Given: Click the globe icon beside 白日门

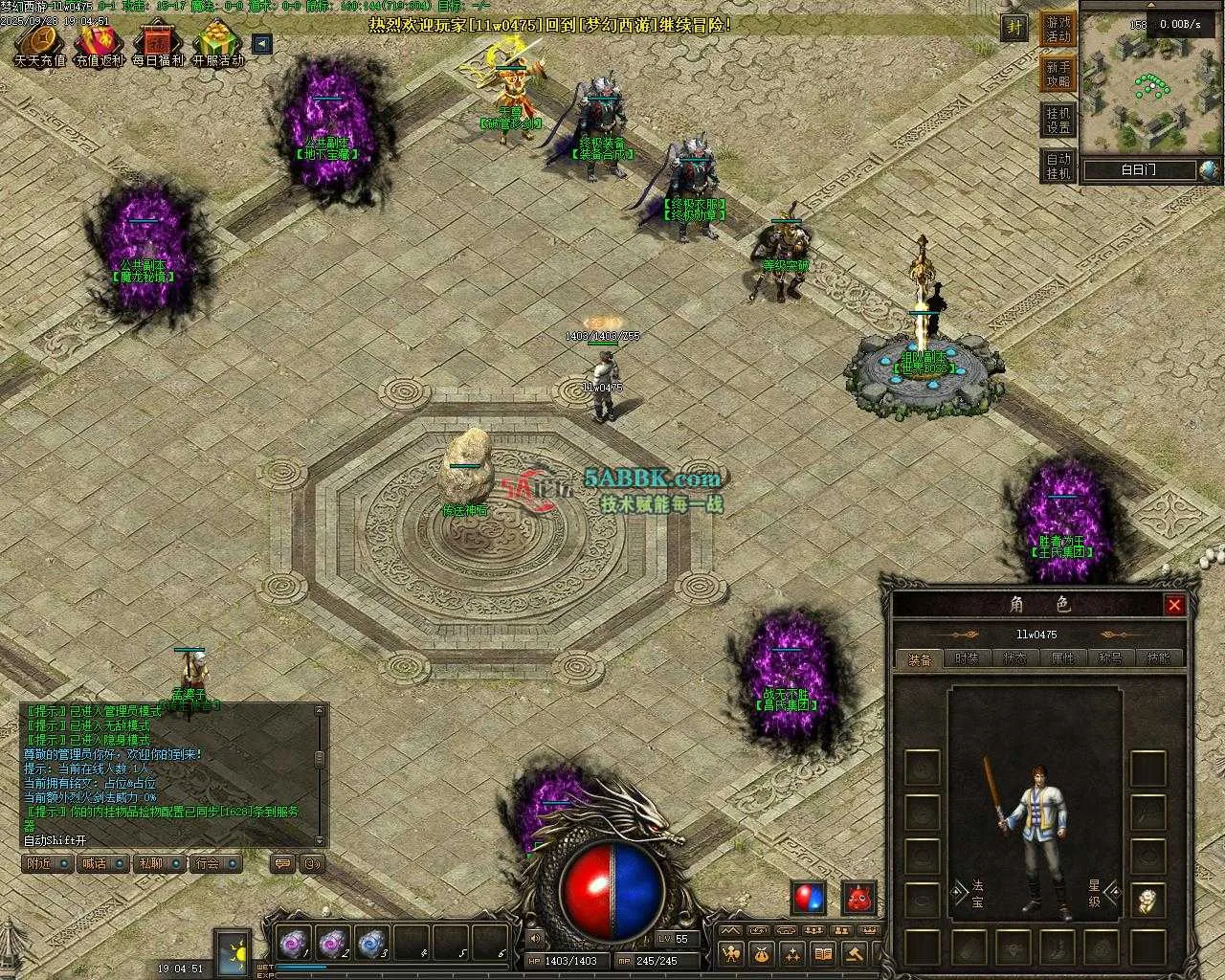Looking at the screenshot, I should tap(1210, 170).
